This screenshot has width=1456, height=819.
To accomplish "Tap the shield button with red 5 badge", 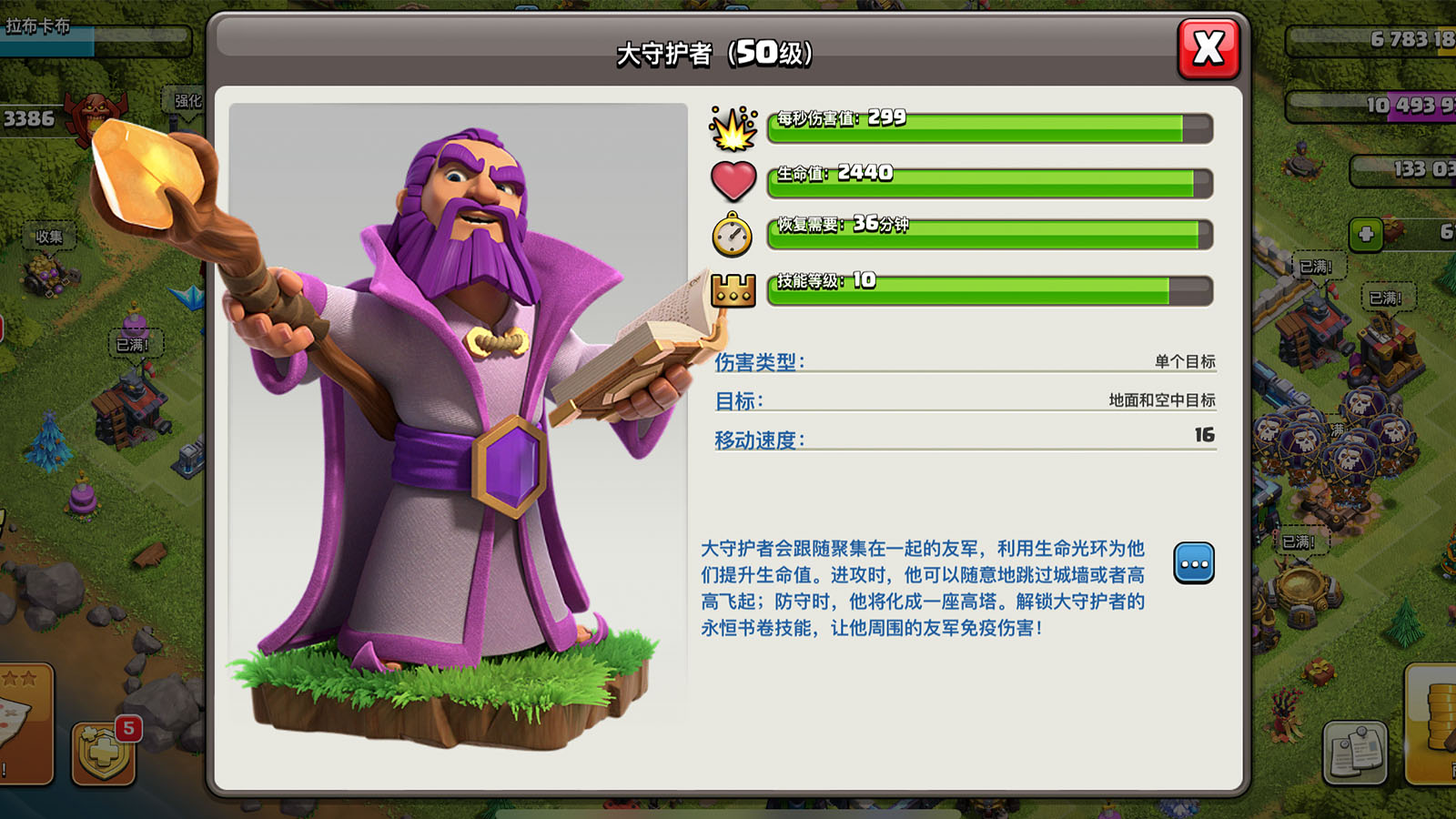I will point(104,753).
